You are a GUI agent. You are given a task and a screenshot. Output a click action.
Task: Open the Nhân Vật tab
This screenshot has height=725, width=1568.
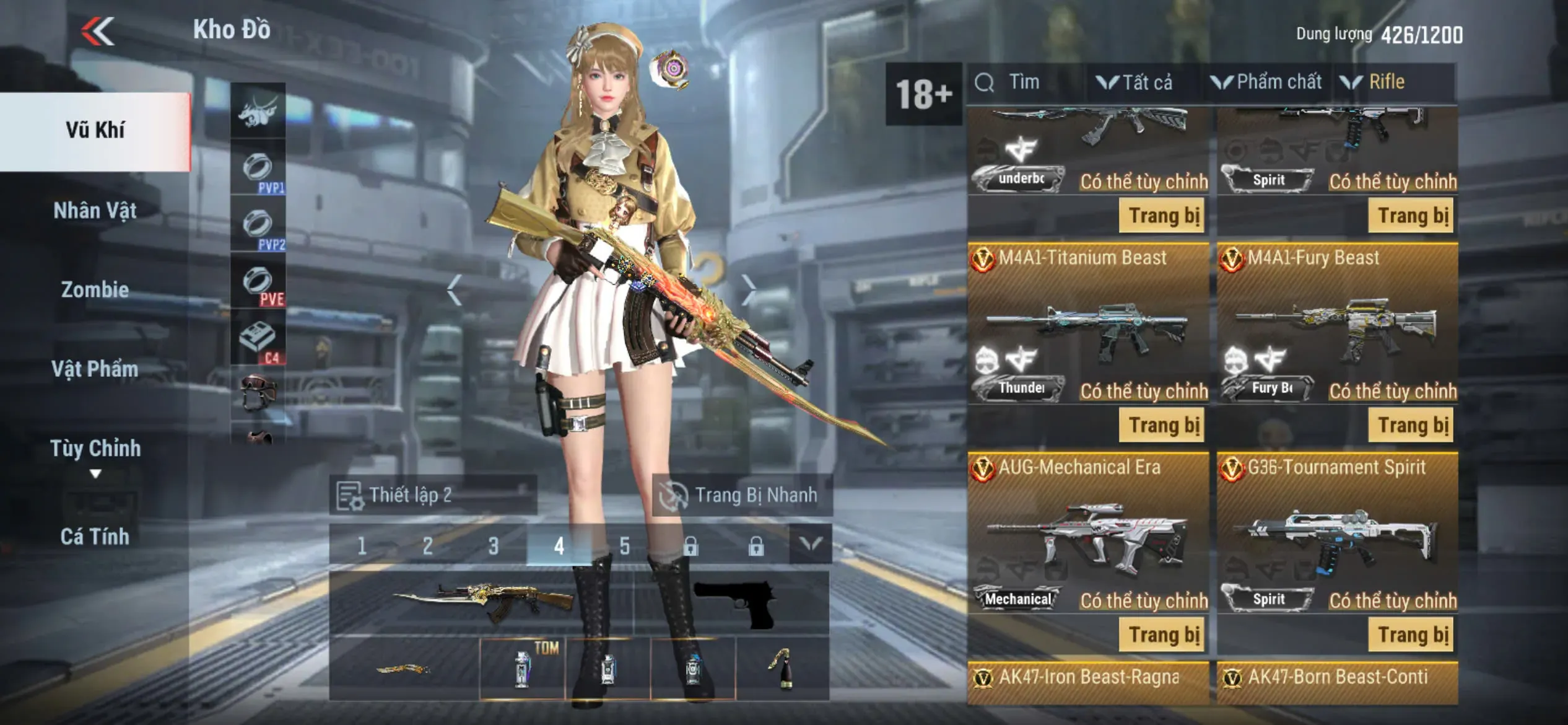pyautogui.click(x=95, y=211)
